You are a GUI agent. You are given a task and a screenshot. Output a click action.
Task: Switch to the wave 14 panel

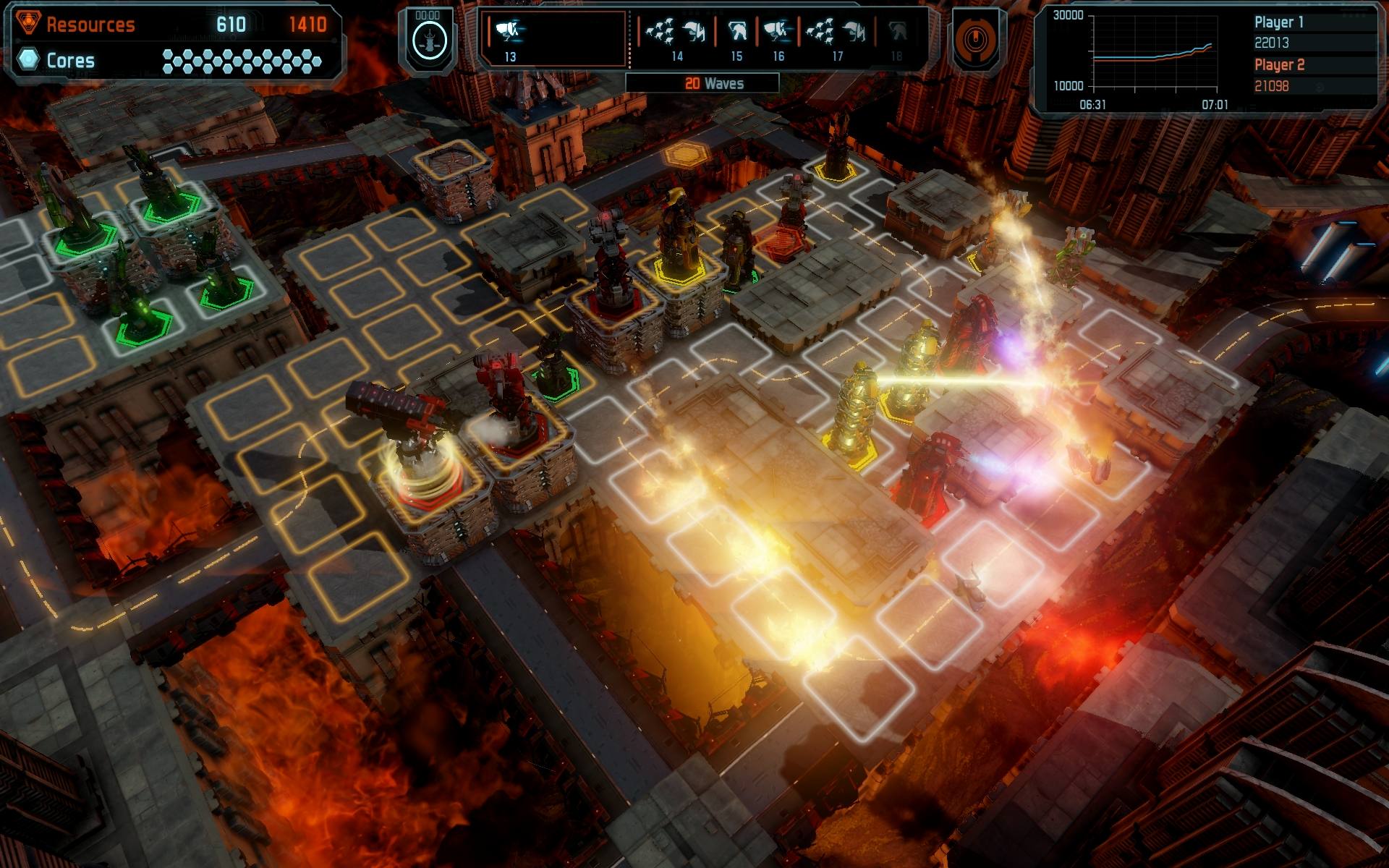[x=677, y=40]
